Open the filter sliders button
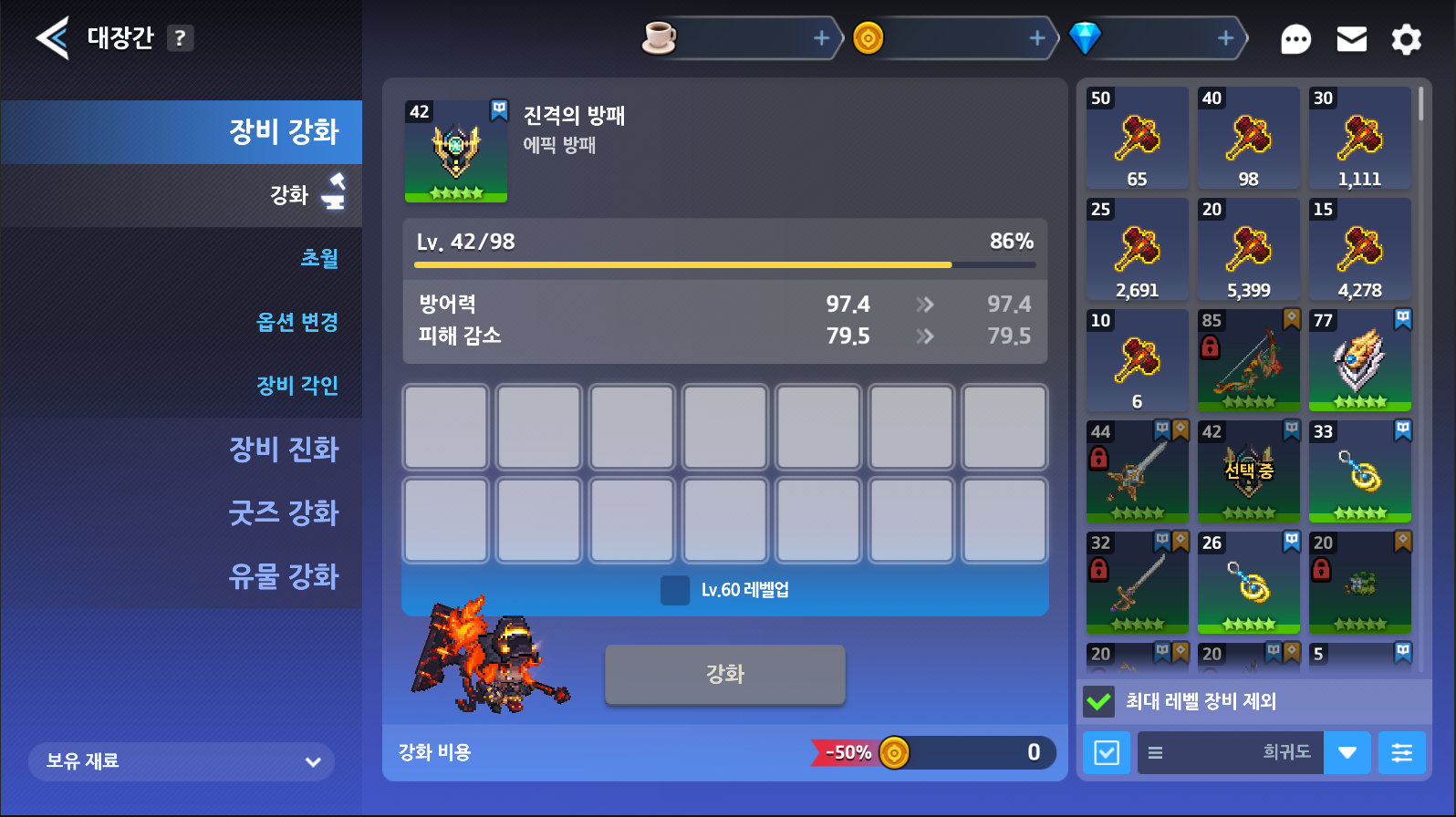Viewport: 1456px width, 817px height. (1401, 753)
